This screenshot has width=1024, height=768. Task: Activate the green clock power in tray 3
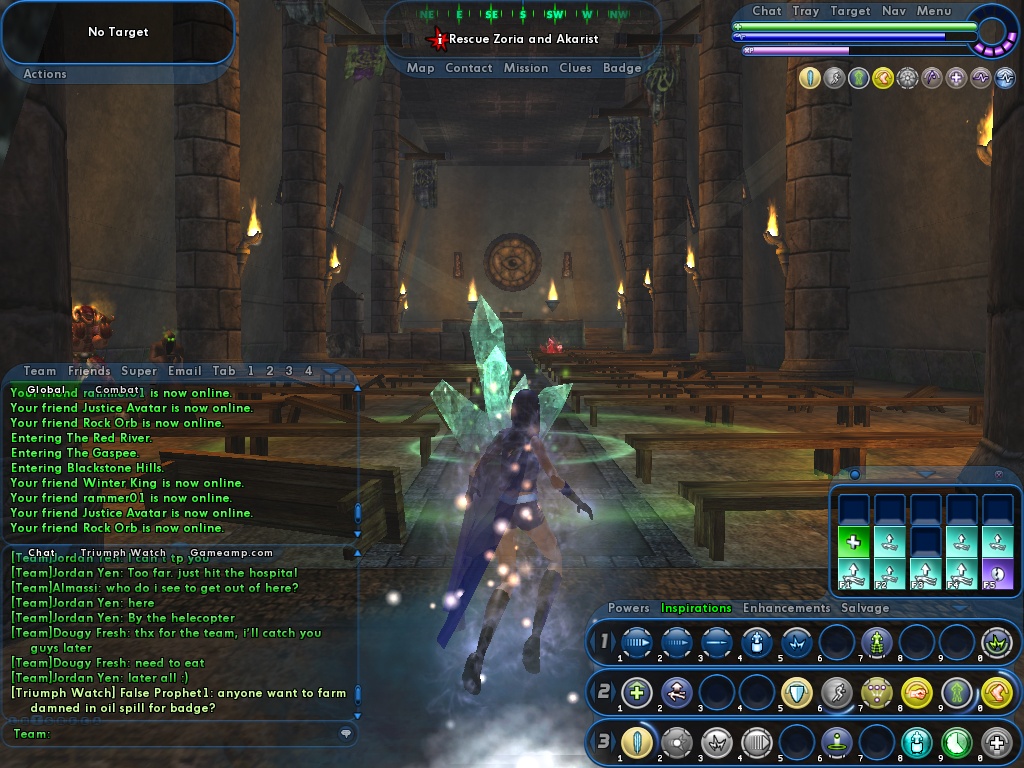tap(957, 742)
